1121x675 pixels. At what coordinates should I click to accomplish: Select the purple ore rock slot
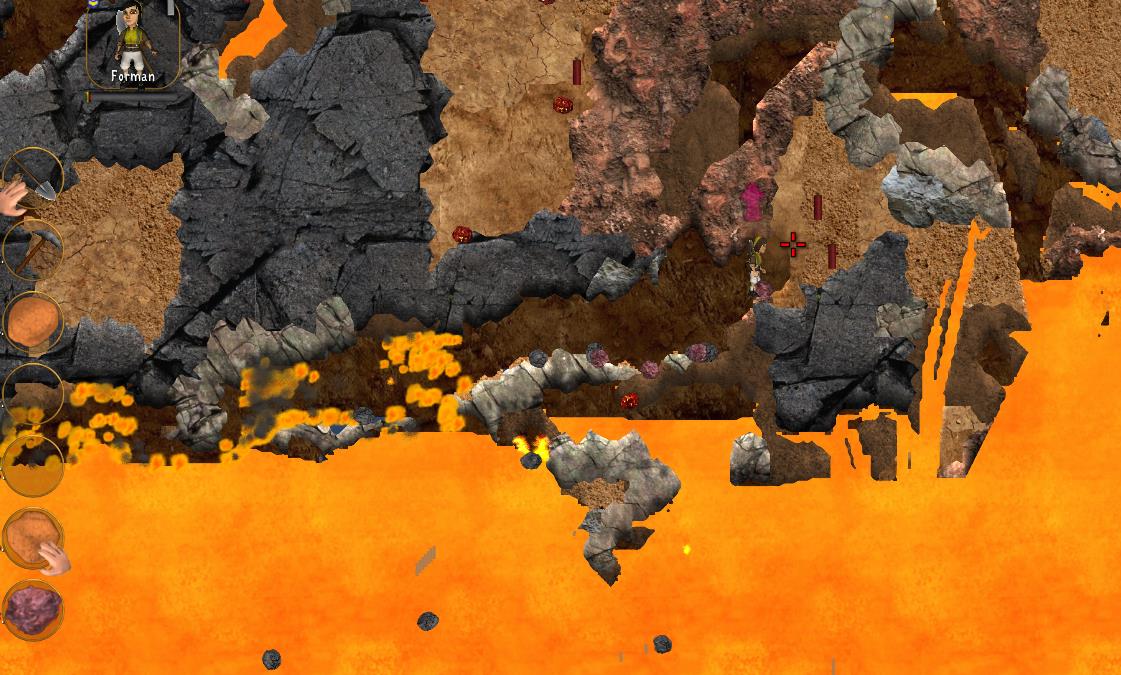coord(33,610)
